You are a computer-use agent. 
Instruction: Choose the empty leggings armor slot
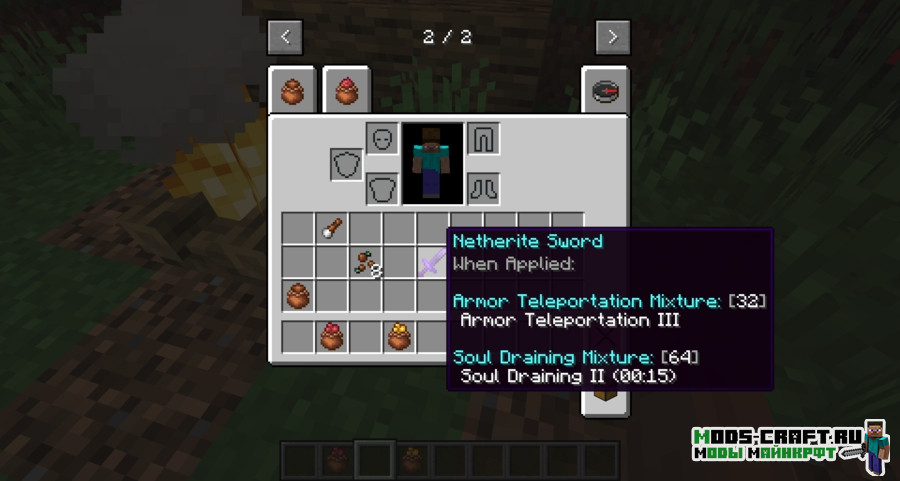pyautogui.click(x=483, y=139)
